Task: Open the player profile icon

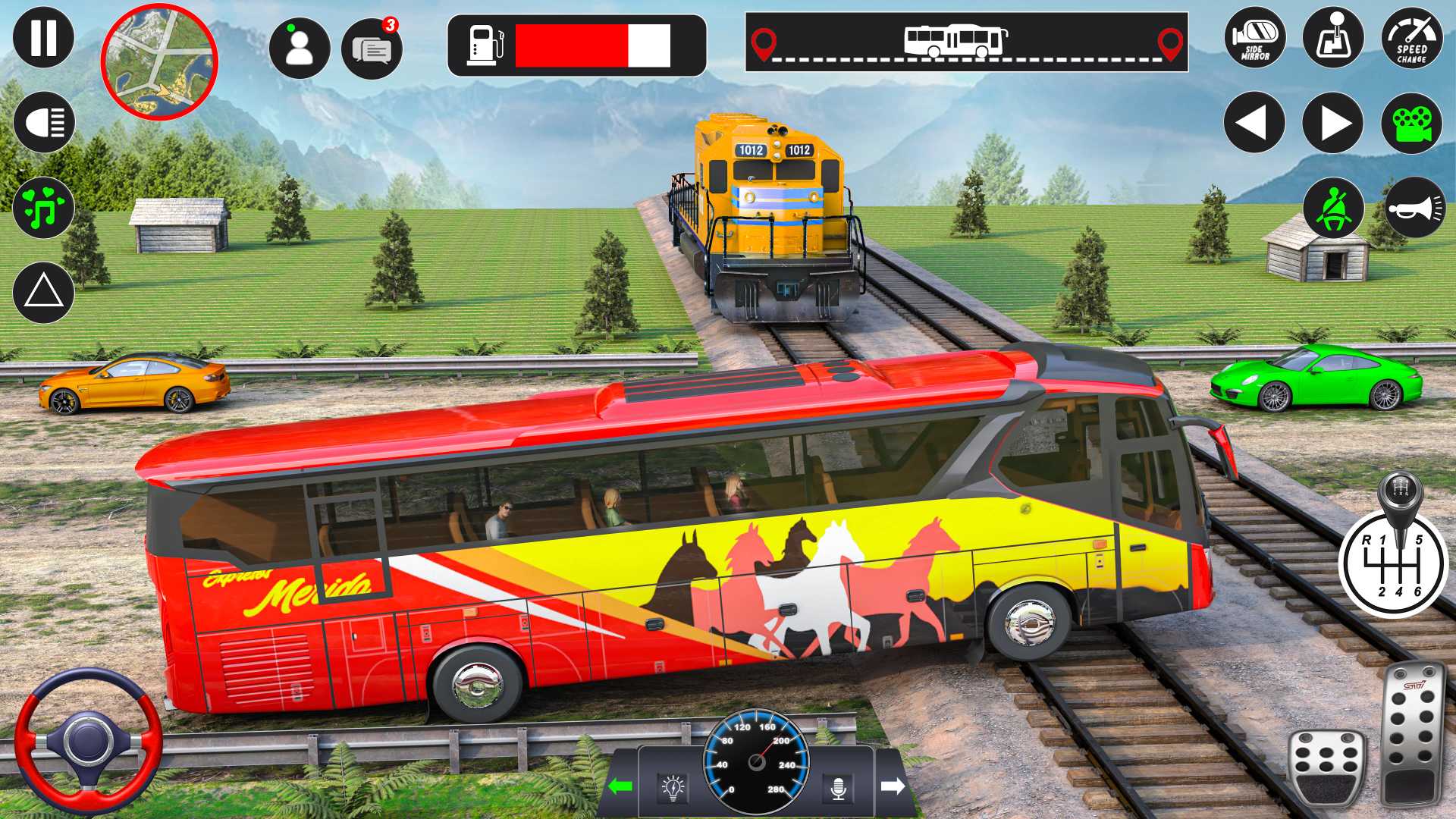Action: 300,48
